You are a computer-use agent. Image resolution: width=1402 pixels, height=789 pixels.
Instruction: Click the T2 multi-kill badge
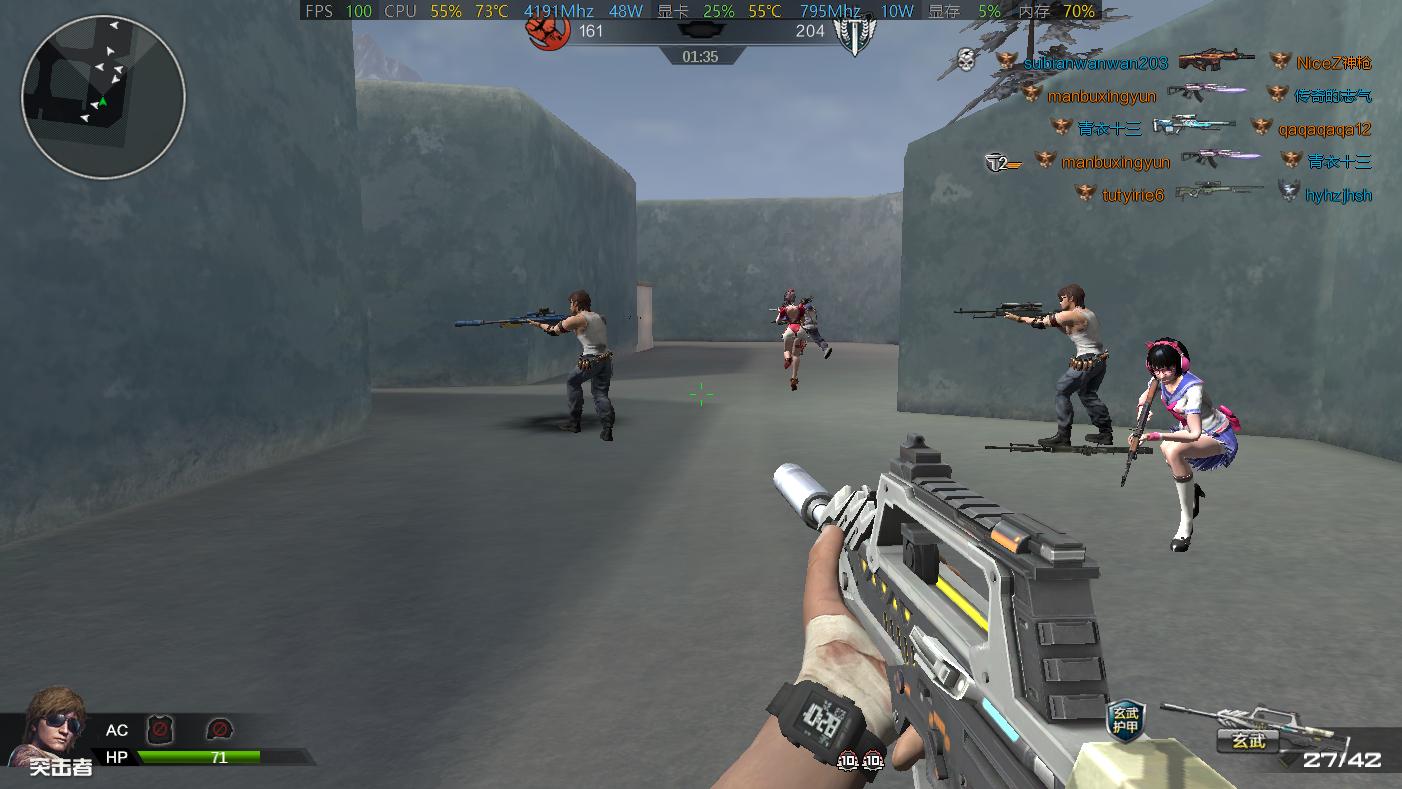point(1001,162)
